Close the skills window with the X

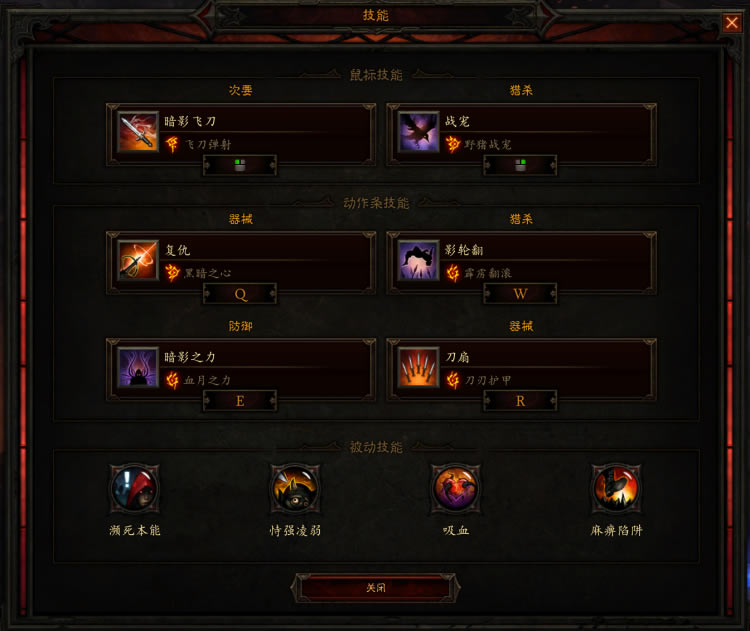click(732, 22)
